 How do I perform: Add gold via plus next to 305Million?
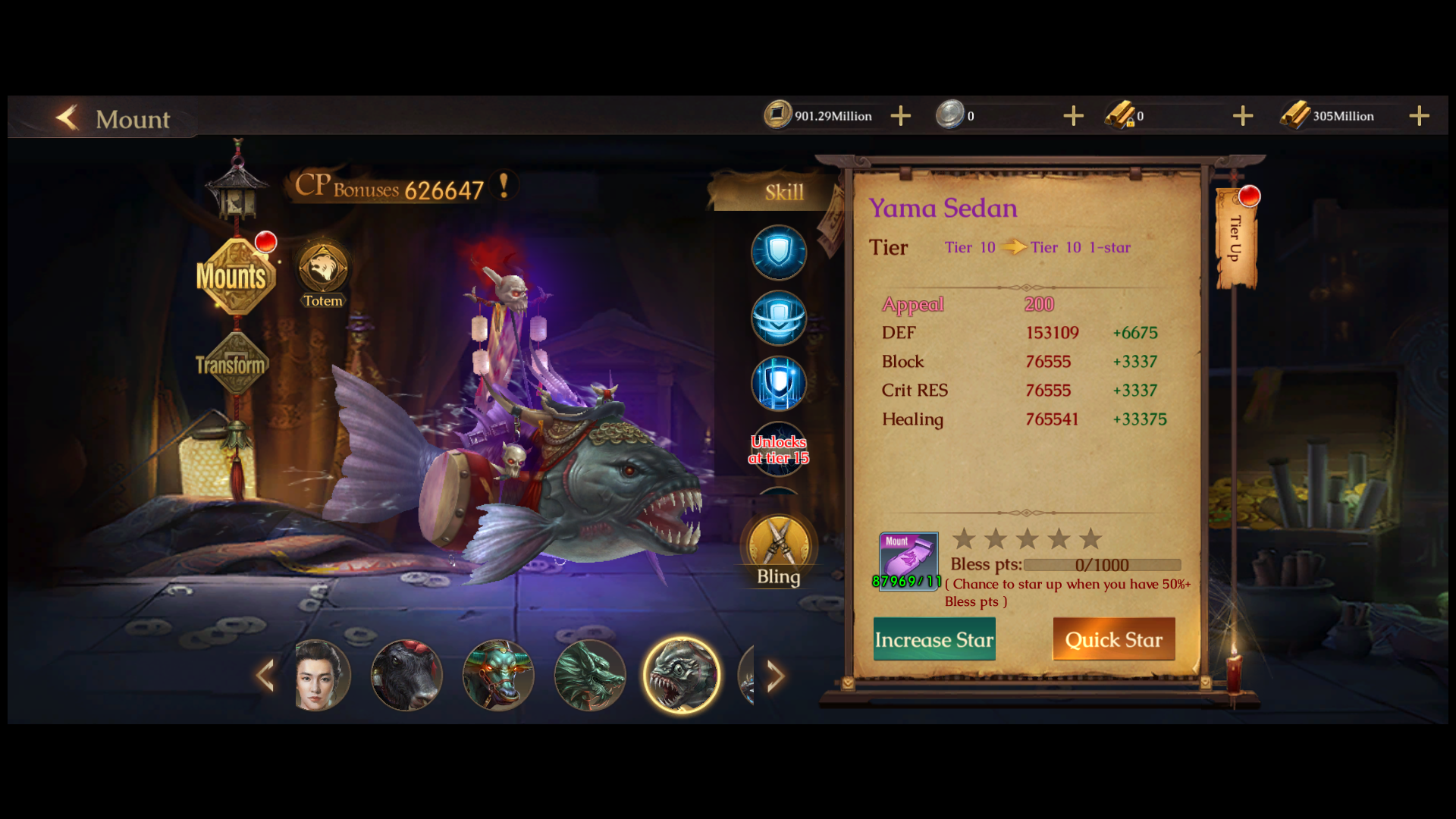pos(1420,115)
